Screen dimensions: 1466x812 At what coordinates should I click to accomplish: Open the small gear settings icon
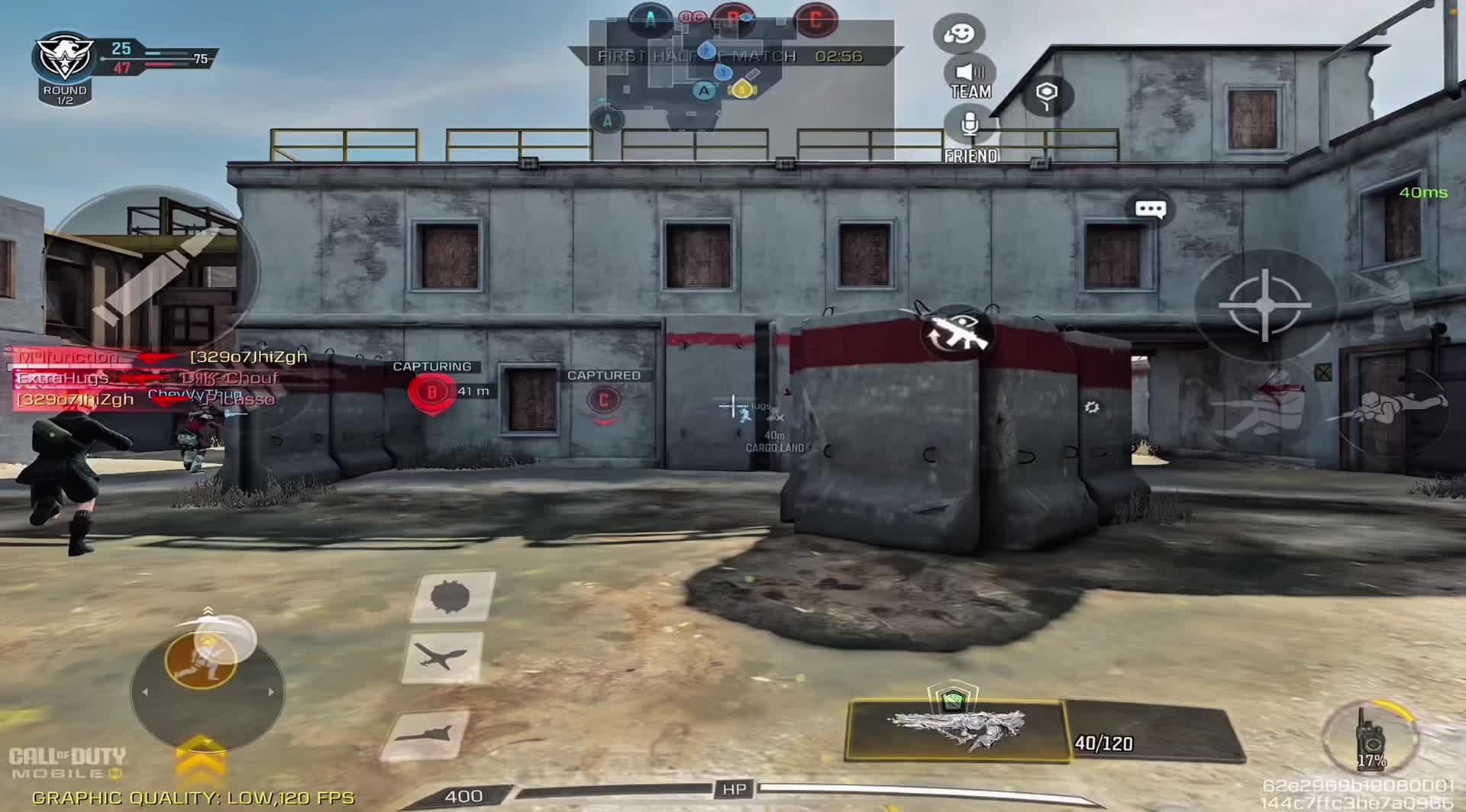pyautogui.click(x=1092, y=408)
